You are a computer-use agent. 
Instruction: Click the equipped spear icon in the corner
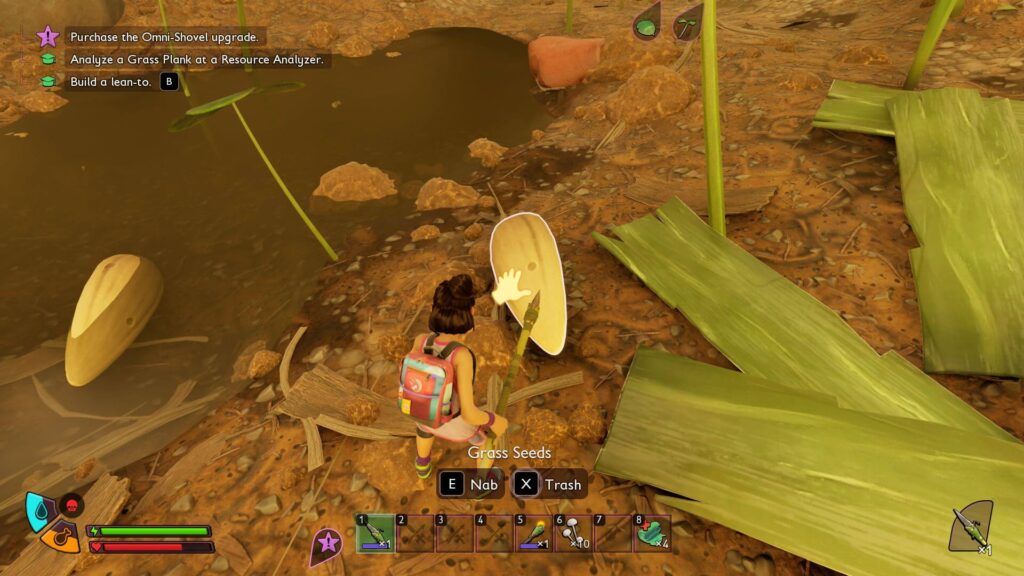968,527
